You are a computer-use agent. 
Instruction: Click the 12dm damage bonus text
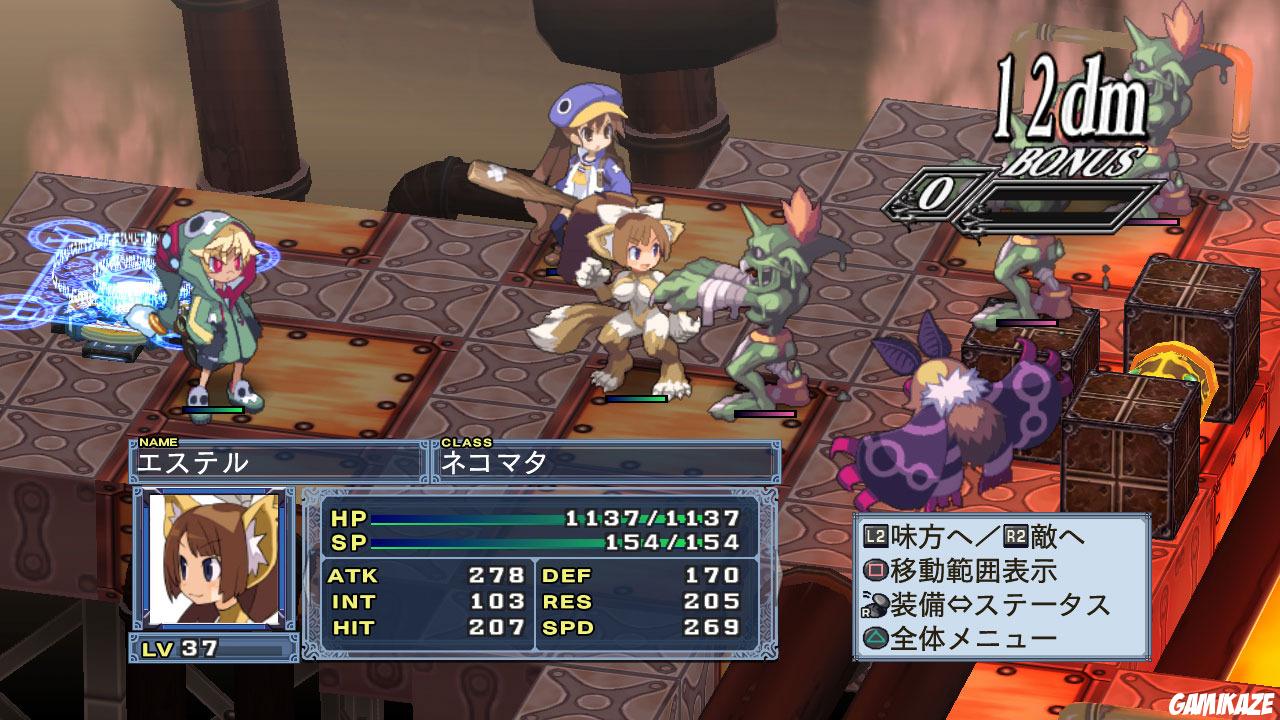1068,95
